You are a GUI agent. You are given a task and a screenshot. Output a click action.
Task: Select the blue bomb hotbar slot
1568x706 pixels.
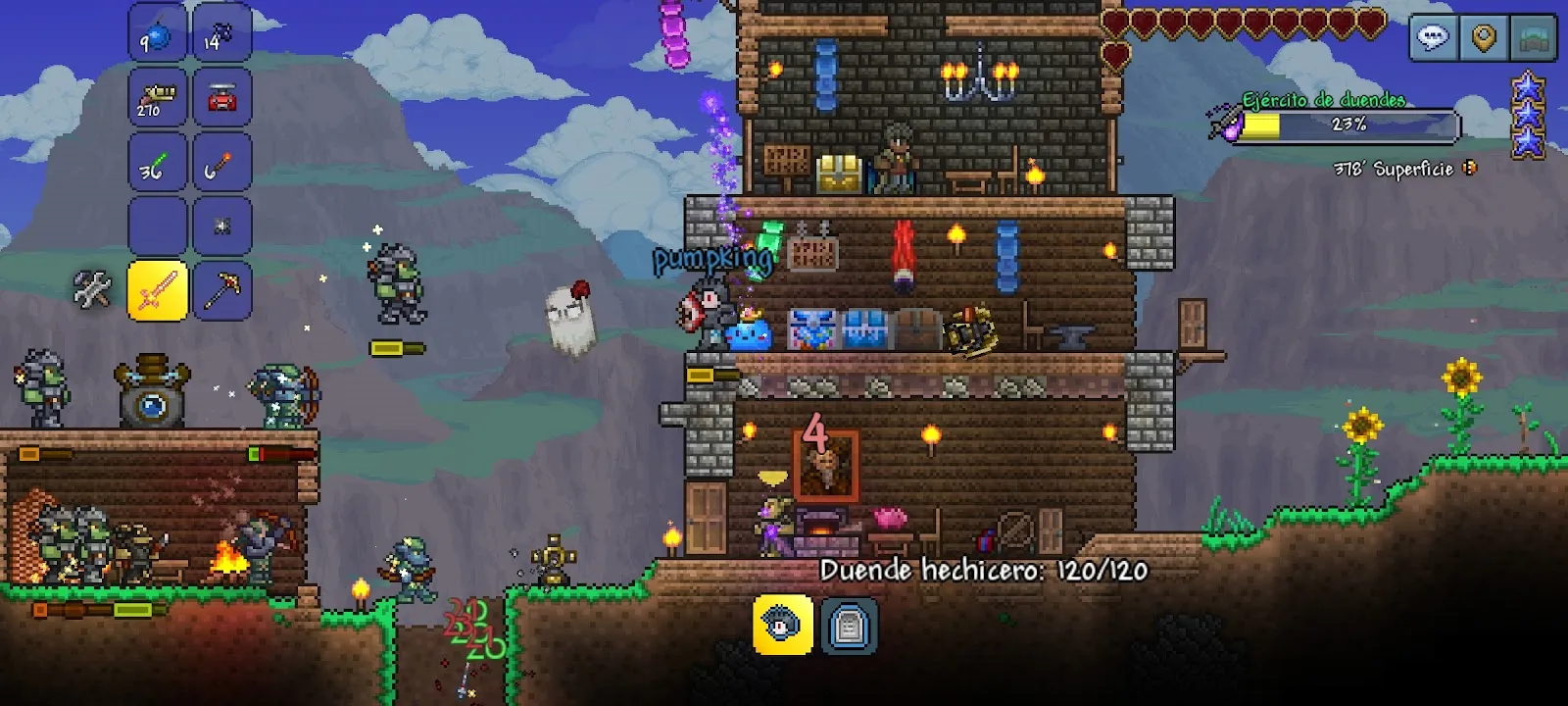tap(158, 33)
